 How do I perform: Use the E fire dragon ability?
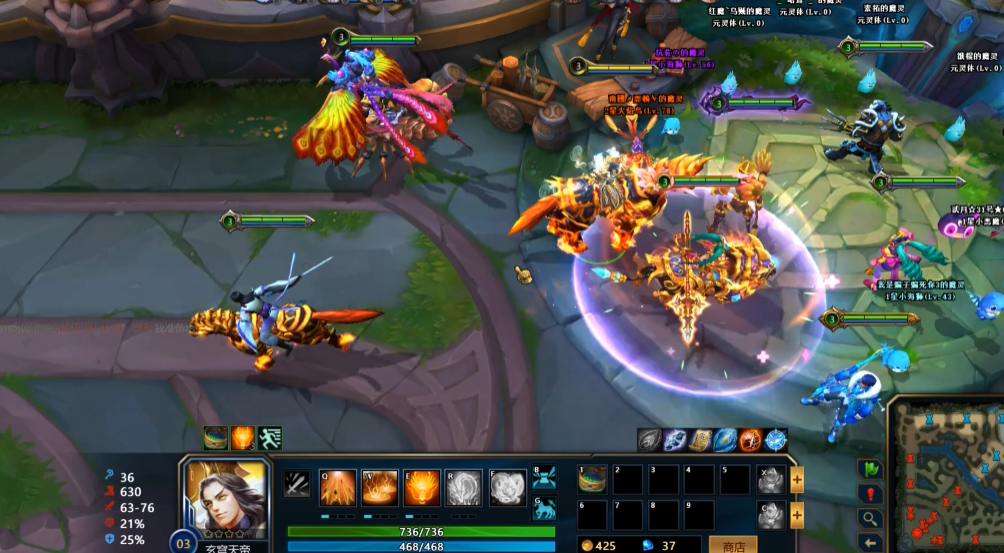(422, 488)
